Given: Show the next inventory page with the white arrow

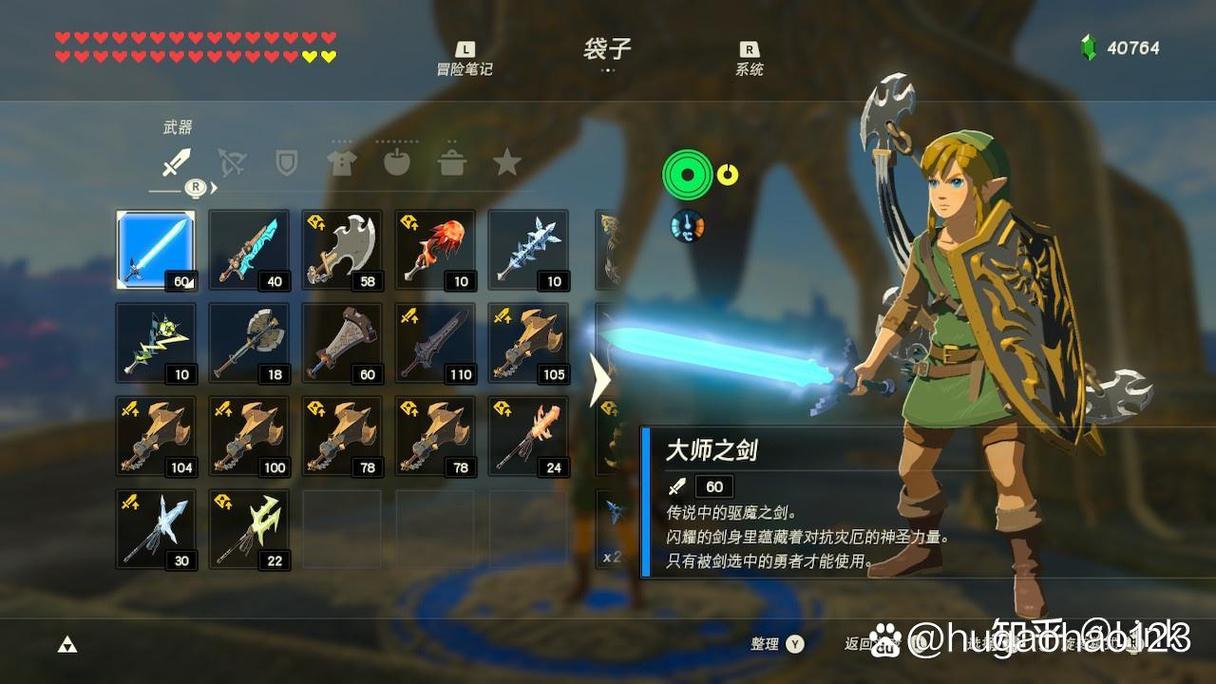Looking at the screenshot, I should pos(600,380).
